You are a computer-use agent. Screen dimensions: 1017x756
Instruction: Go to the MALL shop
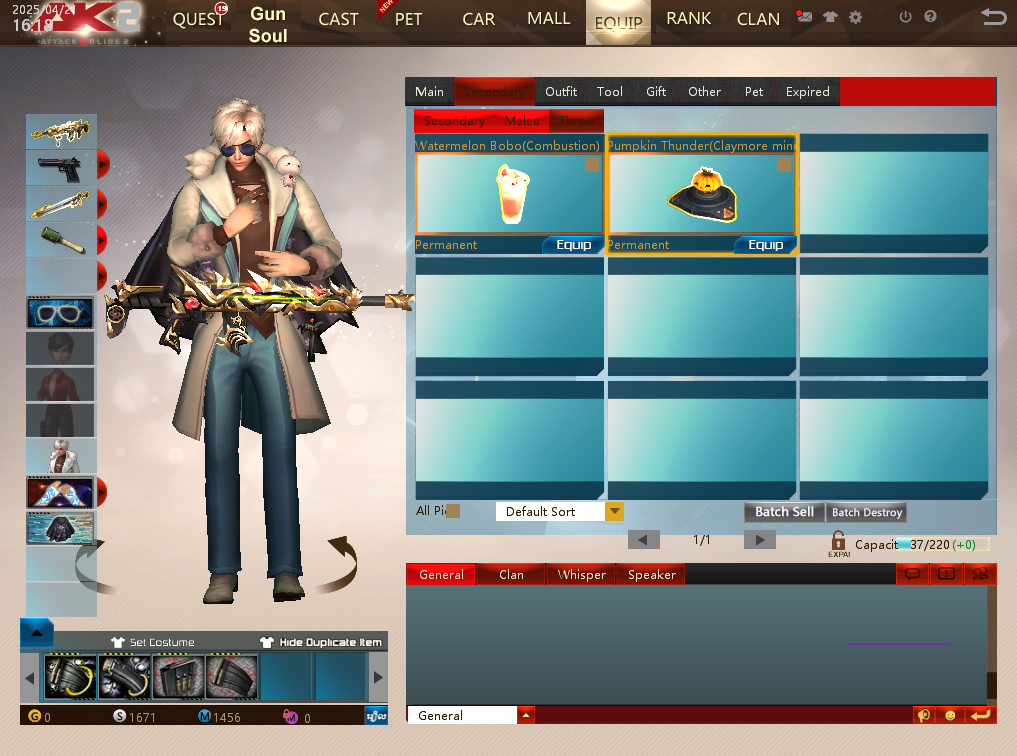[x=548, y=19]
